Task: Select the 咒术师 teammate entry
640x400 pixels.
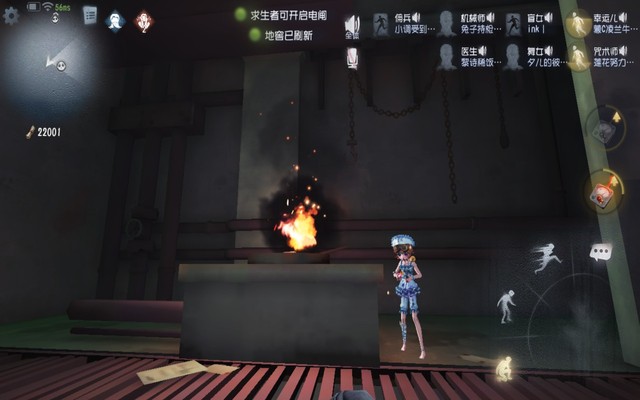Action: click(x=600, y=56)
